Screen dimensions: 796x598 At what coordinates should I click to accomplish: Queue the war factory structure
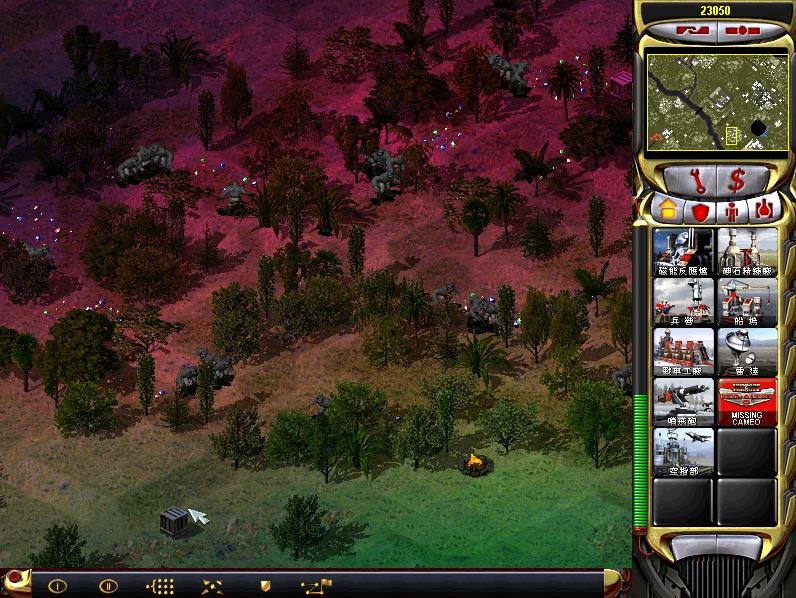[x=683, y=351]
